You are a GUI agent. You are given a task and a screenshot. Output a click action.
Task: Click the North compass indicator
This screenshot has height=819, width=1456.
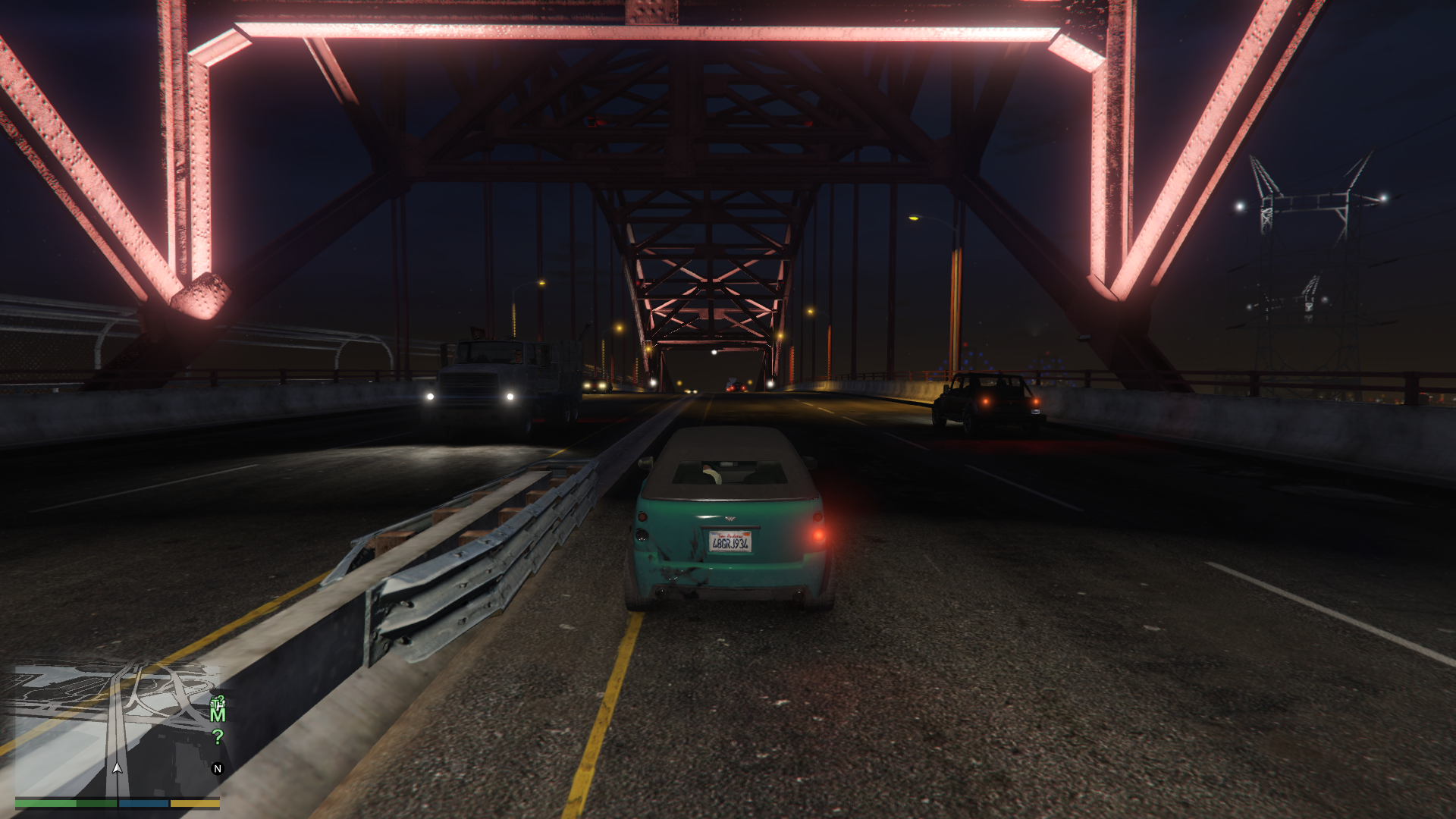click(x=218, y=768)
